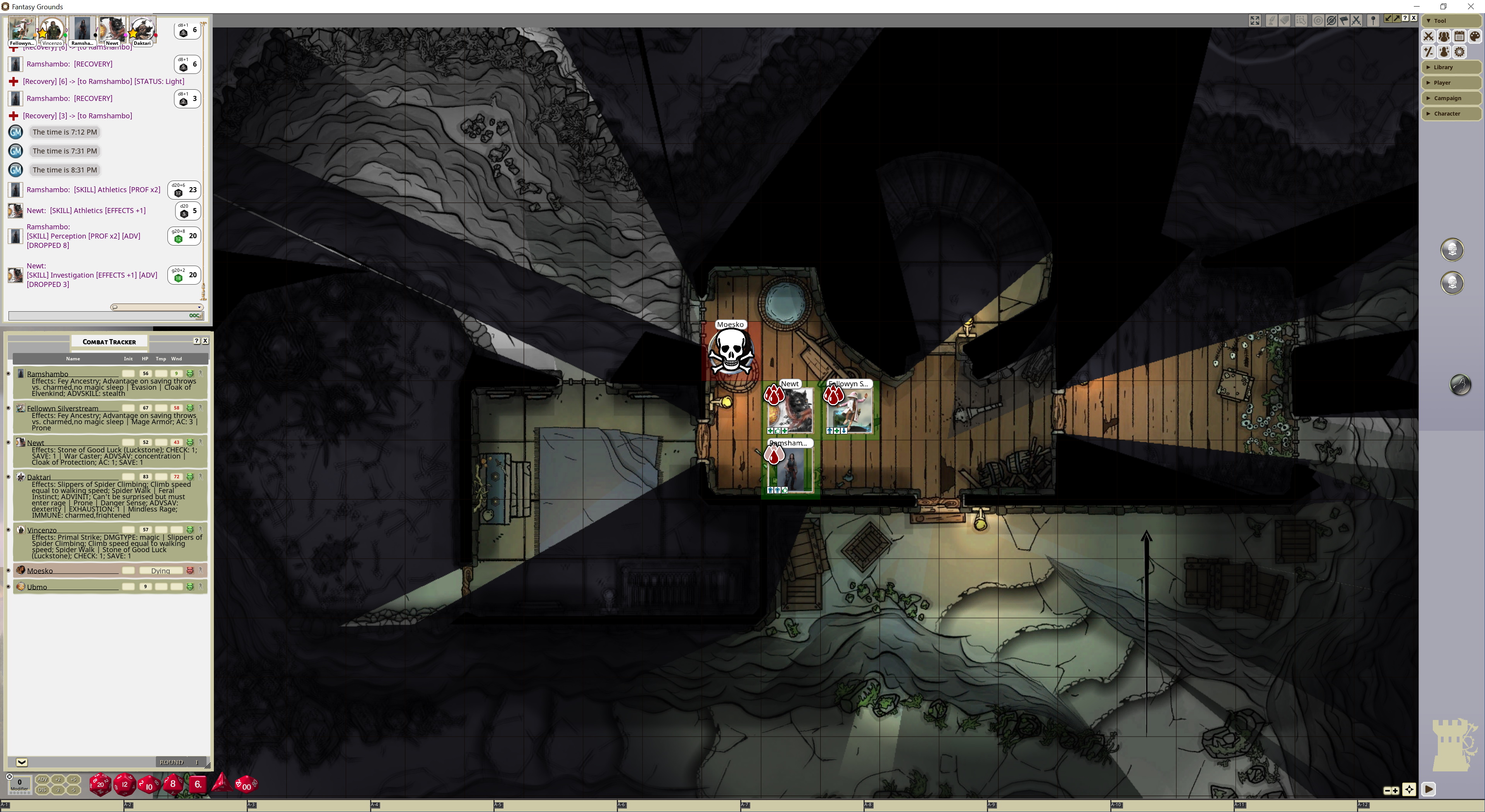The height and width of the screenshot is (812, 1485).
Task: Toggle the DIS modifier button
Action: tap(43, 790)
